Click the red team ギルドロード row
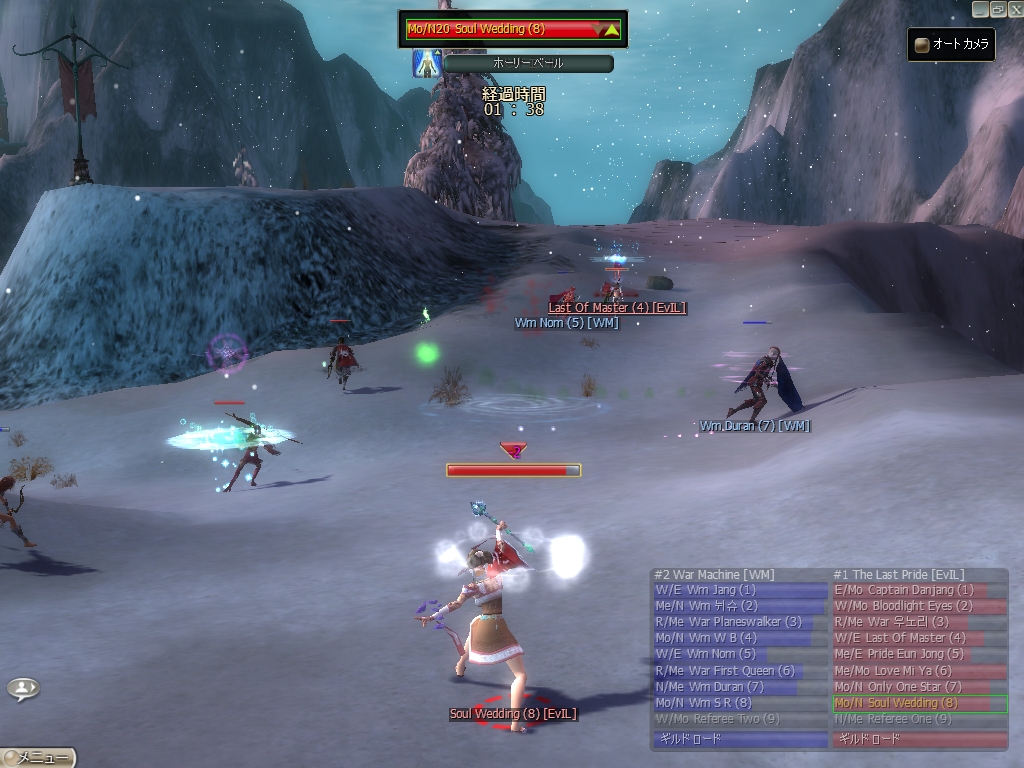 (x=919, y=740)
